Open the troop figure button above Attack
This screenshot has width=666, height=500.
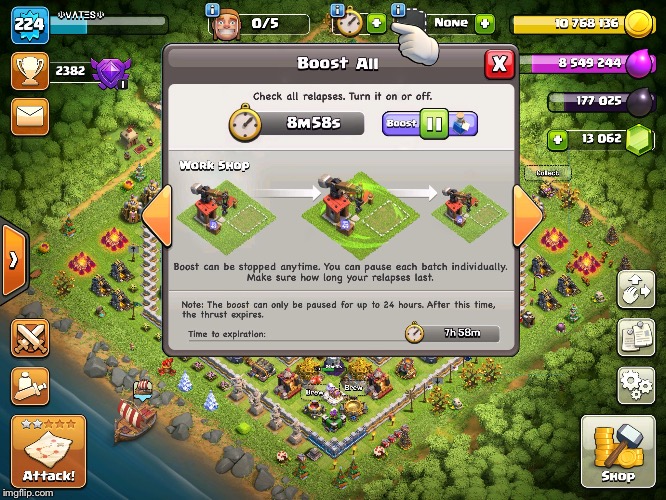30,385
